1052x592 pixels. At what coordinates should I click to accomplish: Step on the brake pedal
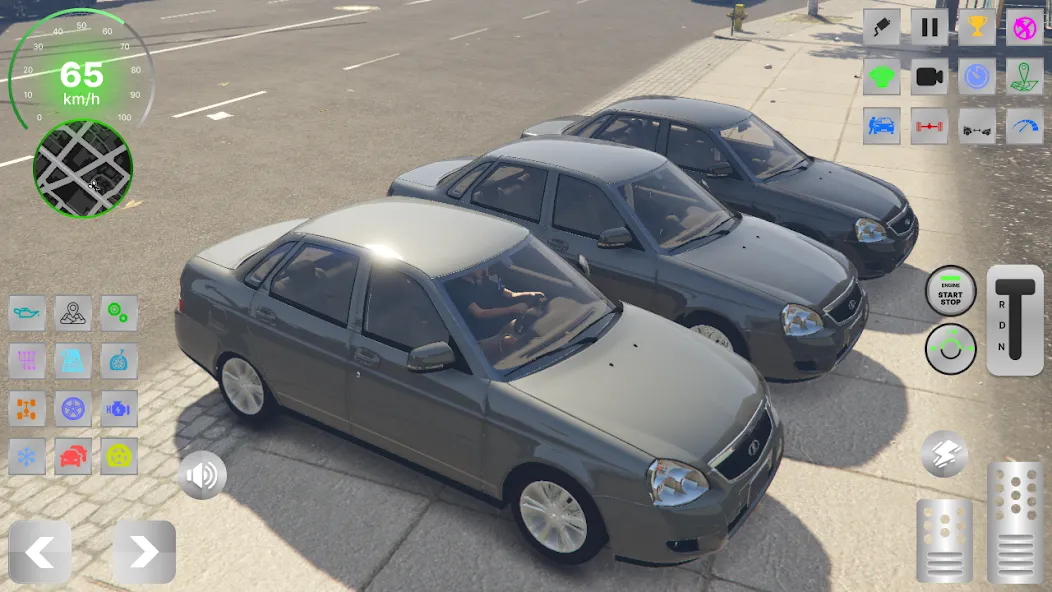[x=944, y=540]
